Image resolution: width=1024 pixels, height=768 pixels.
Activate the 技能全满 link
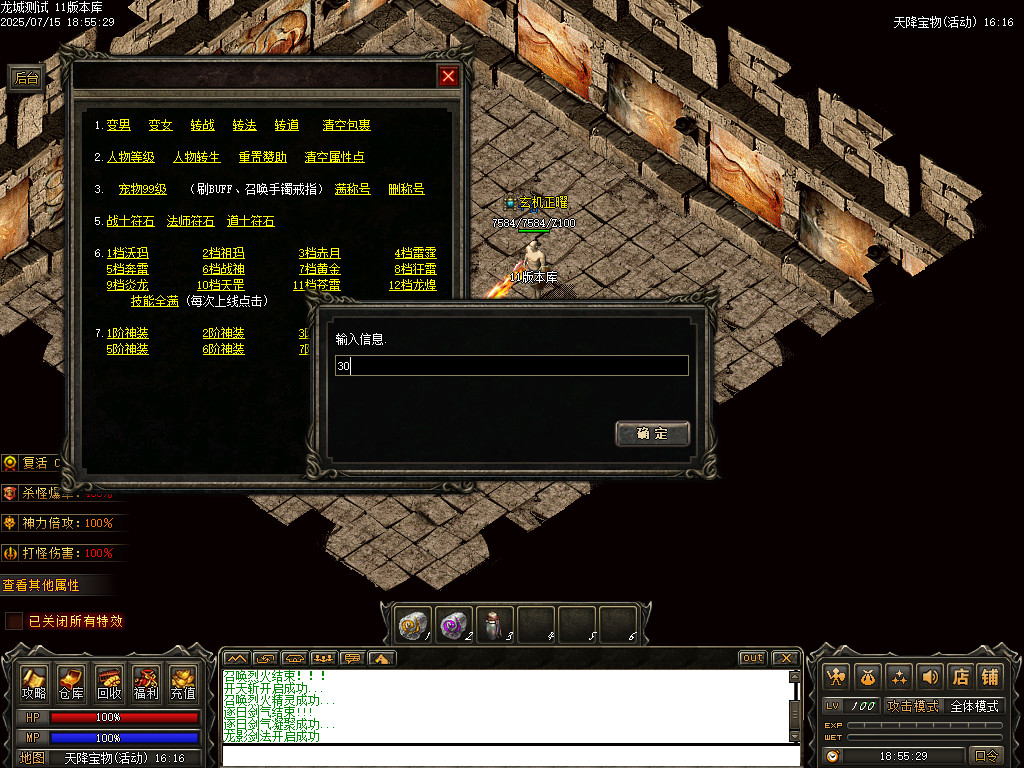(x=154, y=301)
